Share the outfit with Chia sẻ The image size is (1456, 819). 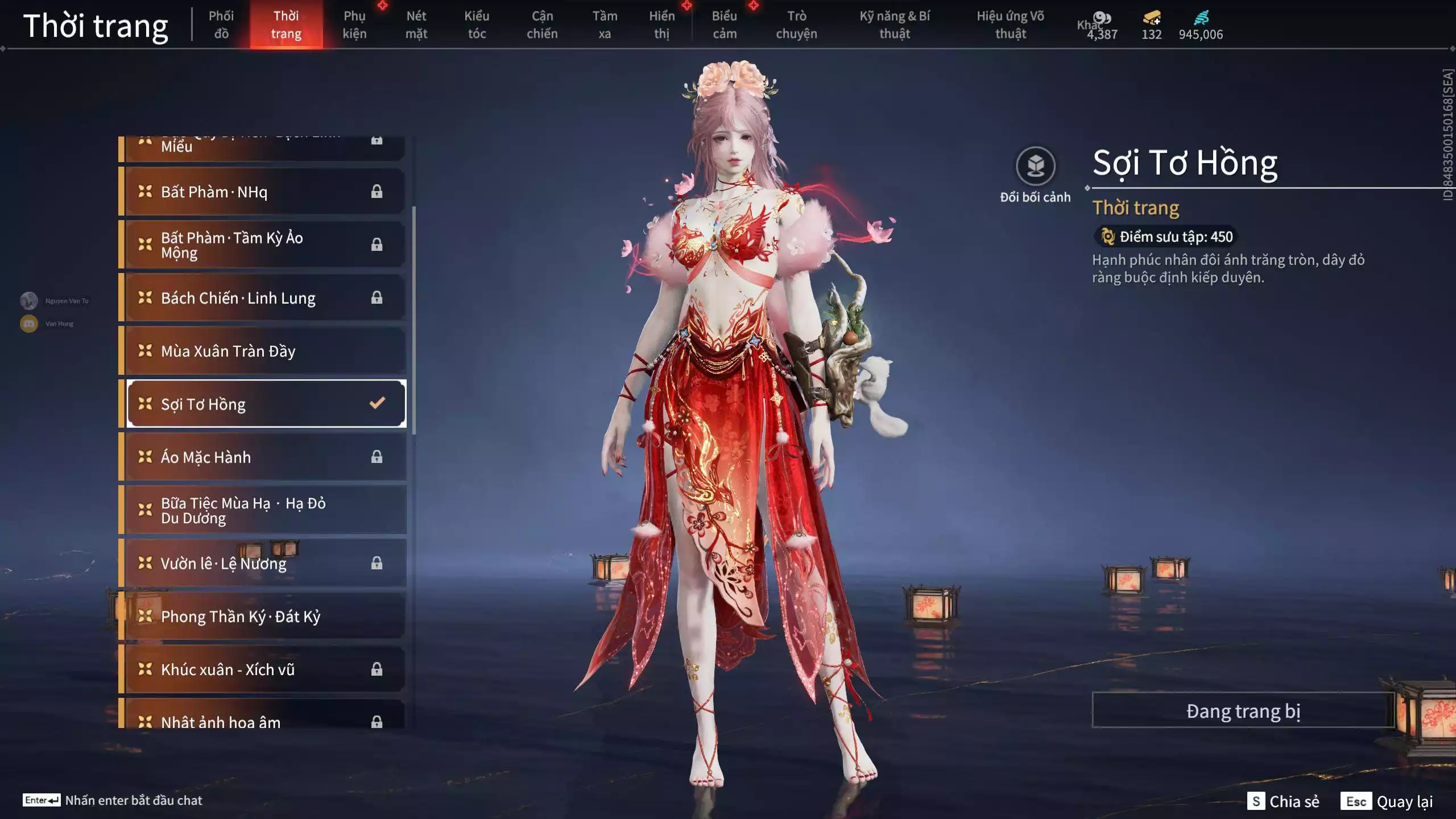[x=1283, y=801]
